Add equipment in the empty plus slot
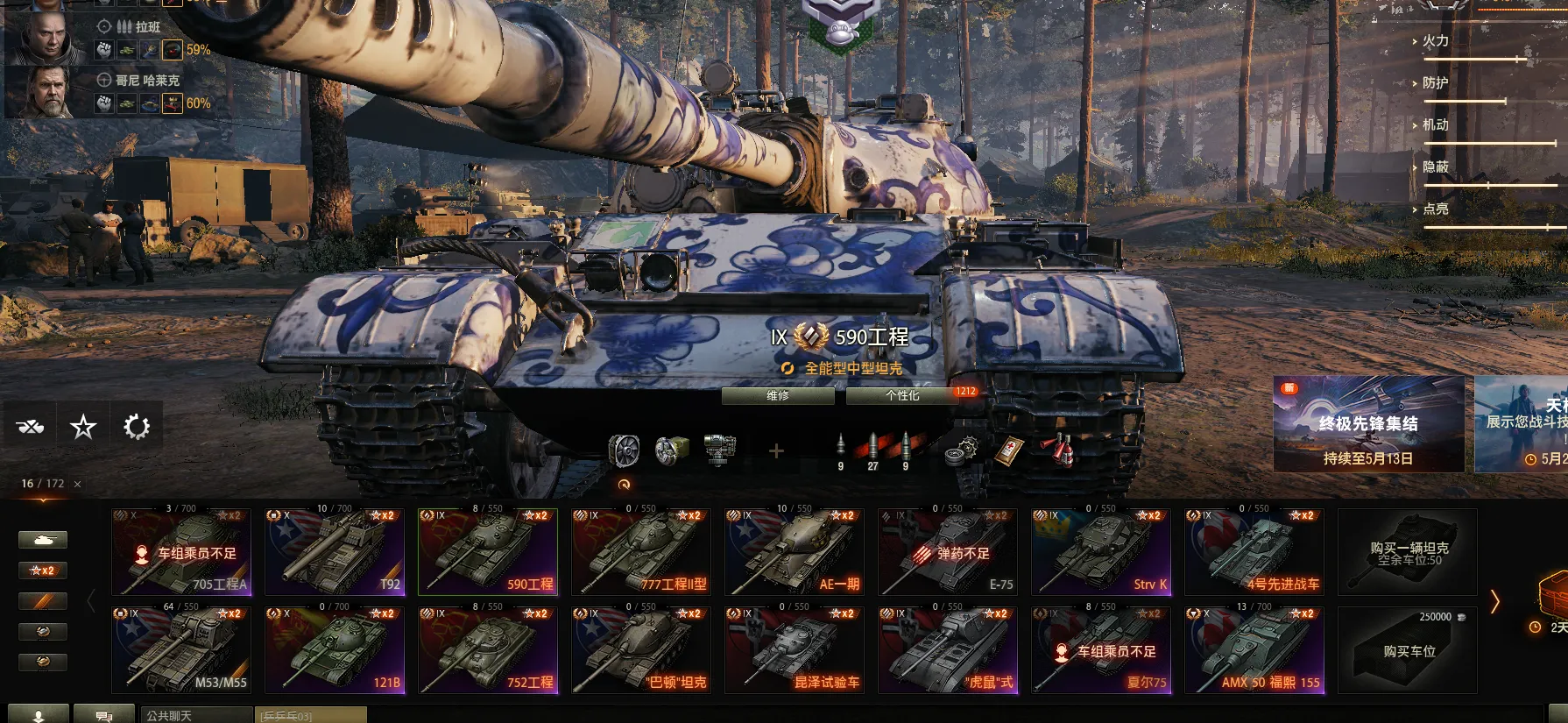Image resolution: width=1568 pixels, height=723 pixels. click(x=775, y=451)
